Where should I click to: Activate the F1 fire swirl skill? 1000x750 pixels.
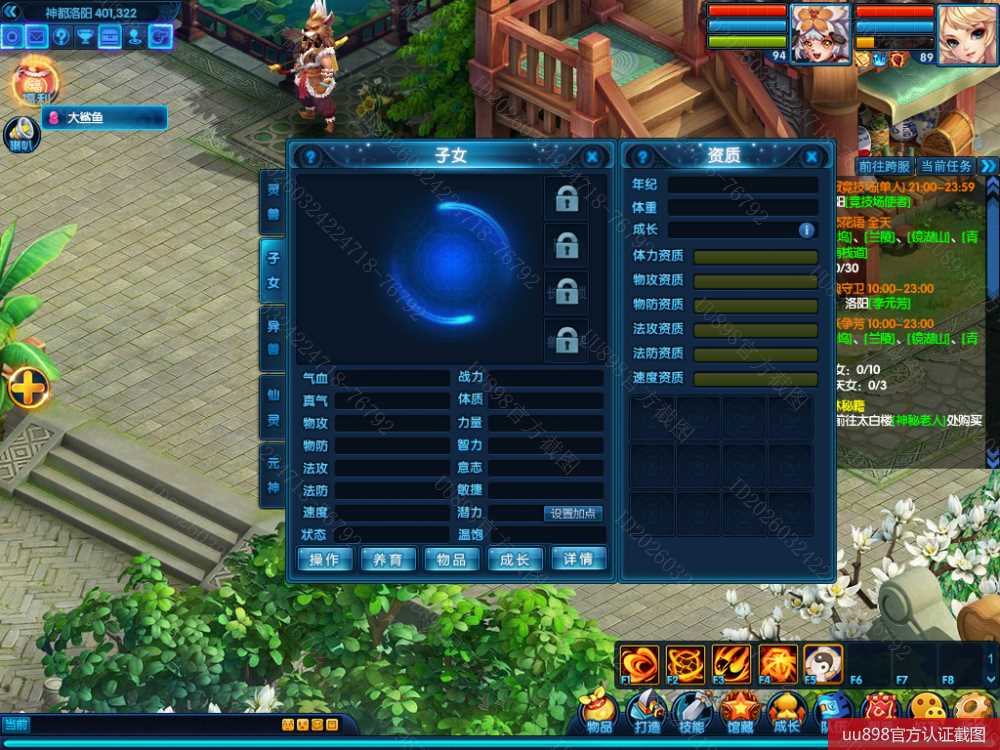[x=638, y=664]
